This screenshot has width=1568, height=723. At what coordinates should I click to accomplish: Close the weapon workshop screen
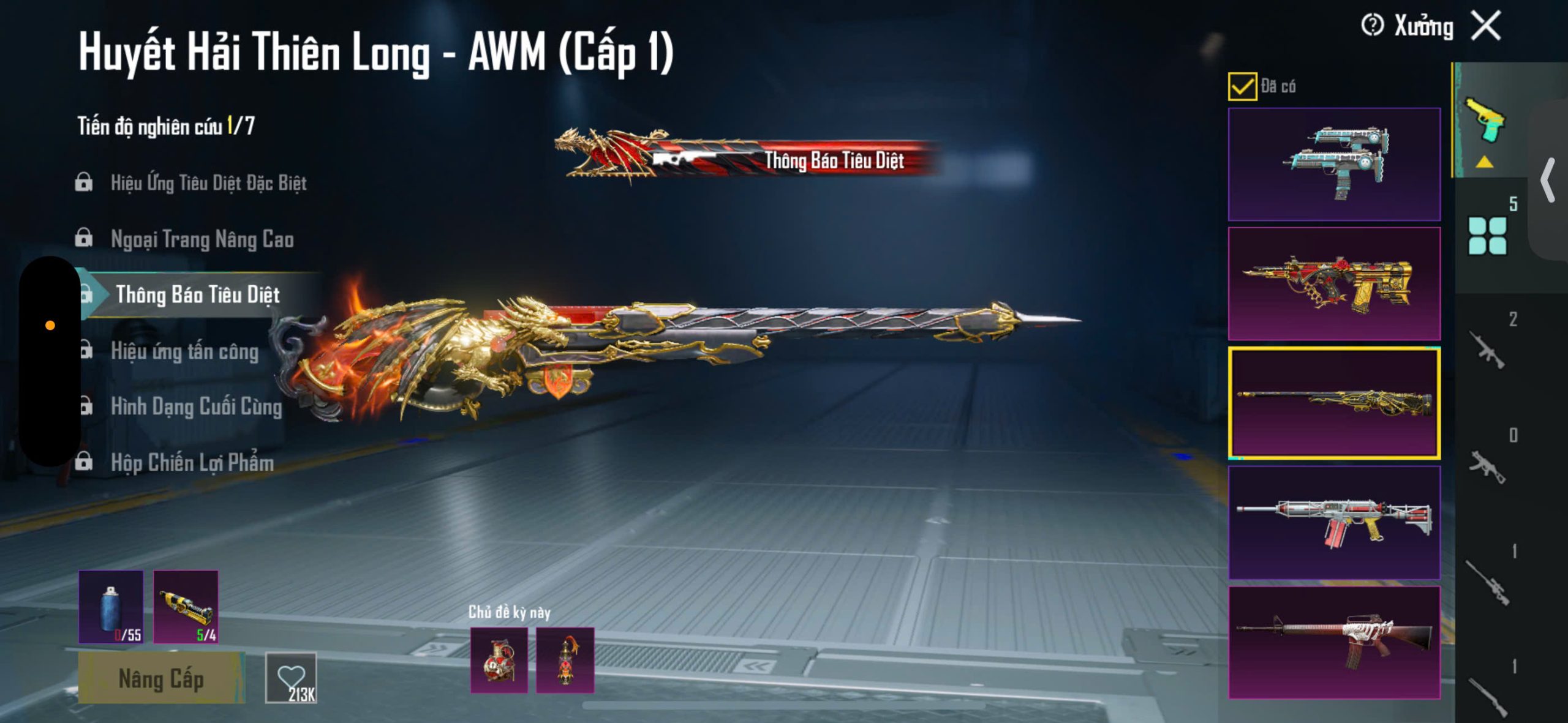1487,26
